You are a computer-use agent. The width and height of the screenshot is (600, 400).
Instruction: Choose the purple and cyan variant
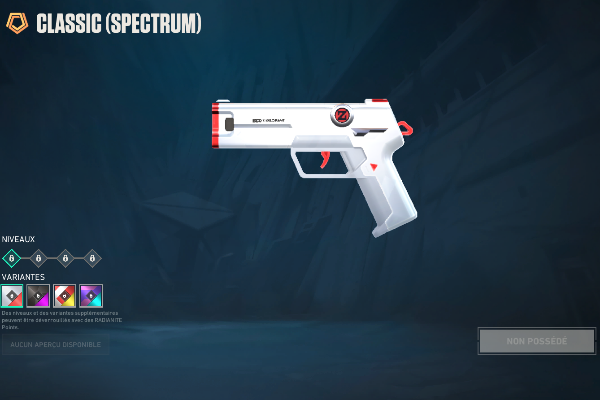coord(91,295)
